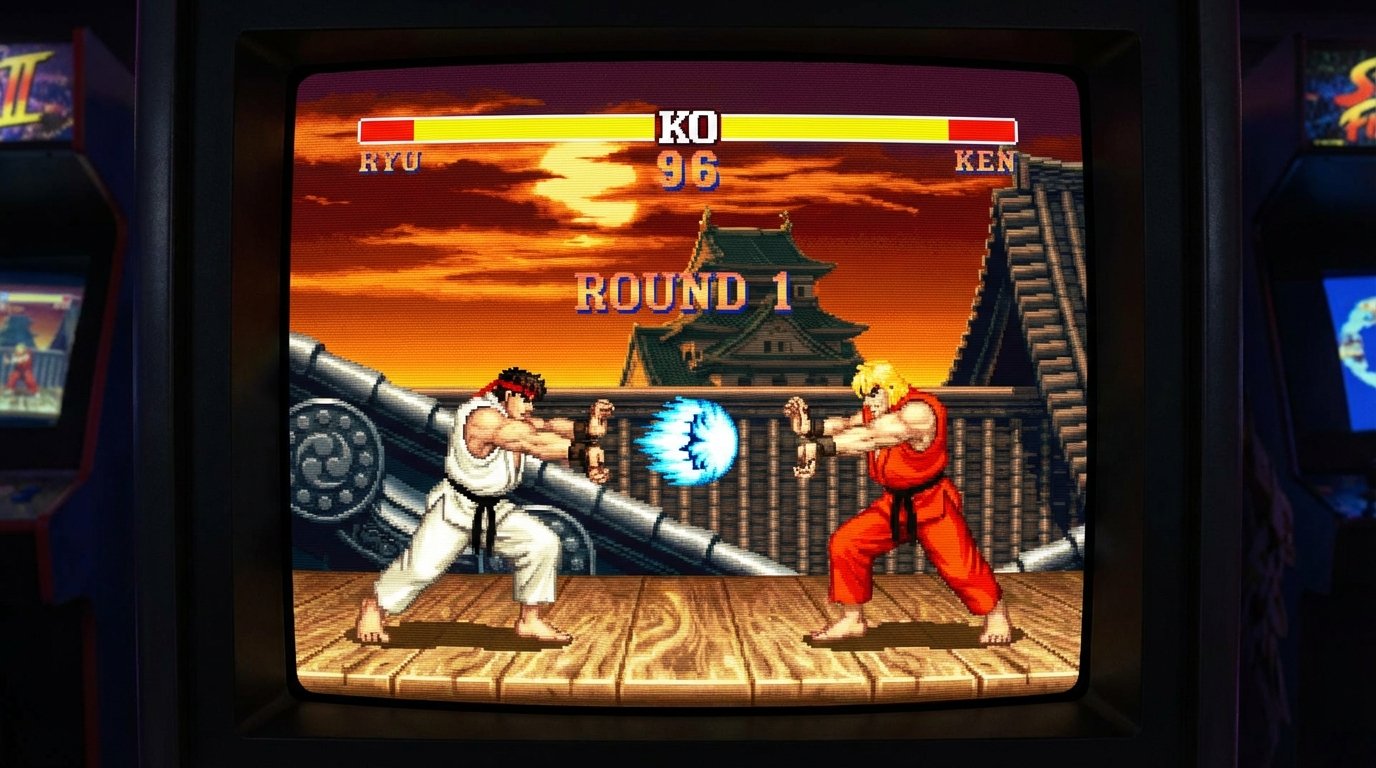Click the KO indicator at top center
The width and height of the screenshot is (1376, 768).
pos(688,126)
